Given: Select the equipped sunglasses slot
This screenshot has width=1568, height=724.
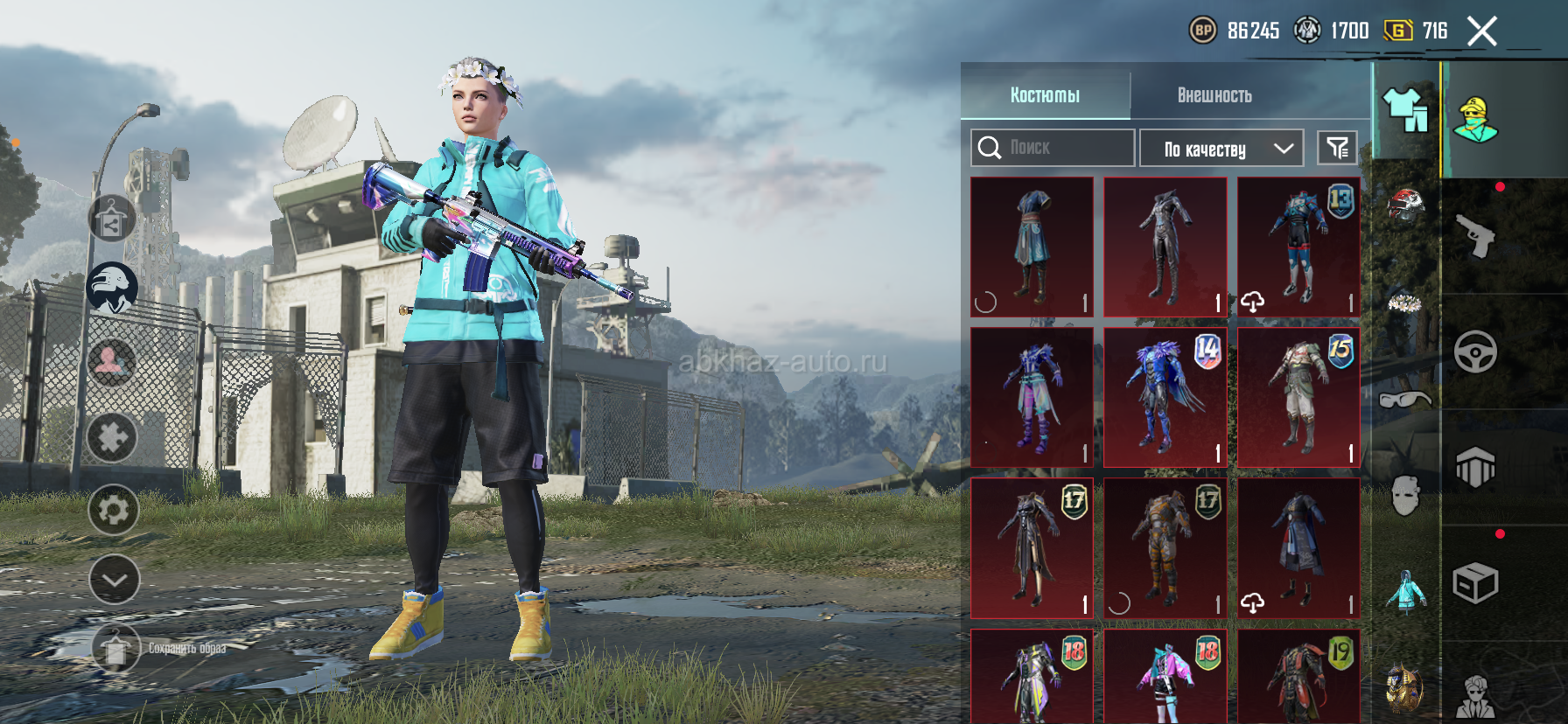Looking at the screenshot, I should 1405,400.
